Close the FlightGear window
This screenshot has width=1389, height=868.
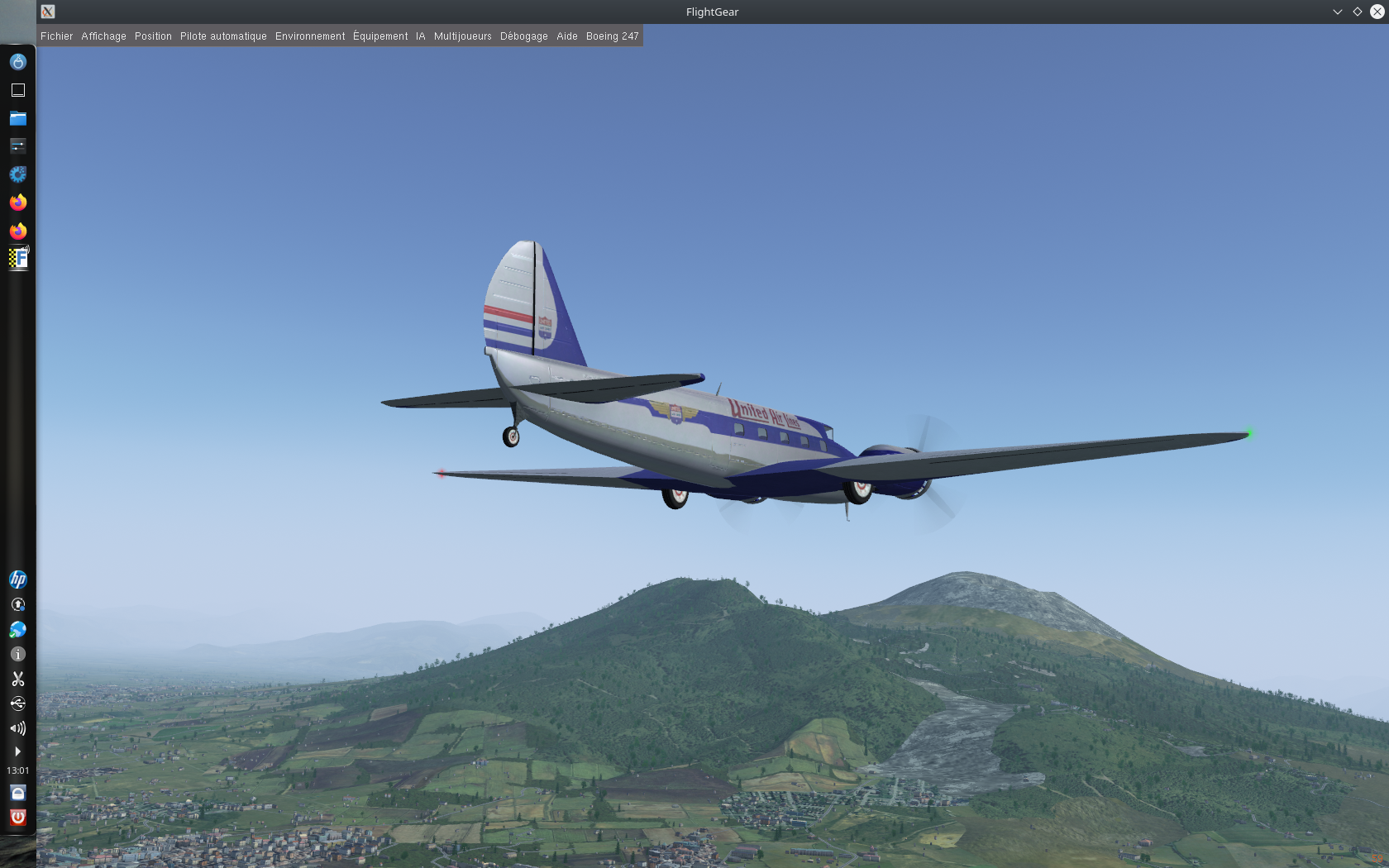point(1377,12)
